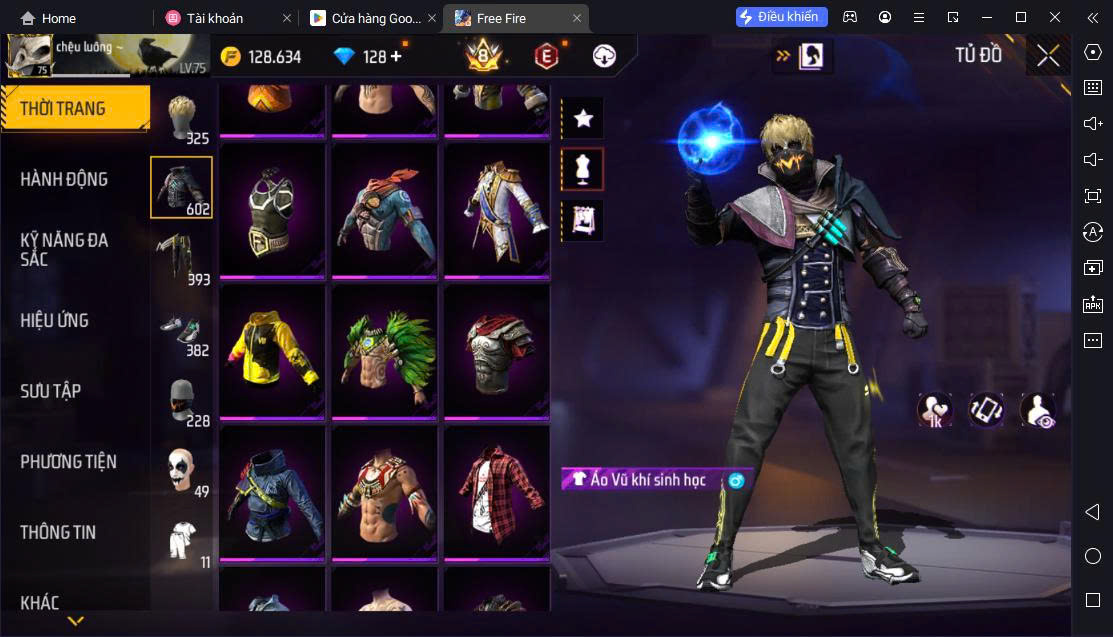Close the wardrobe with the X button
The height and width of the screenshot is (637, 1113).
(x=1047, y=56)
